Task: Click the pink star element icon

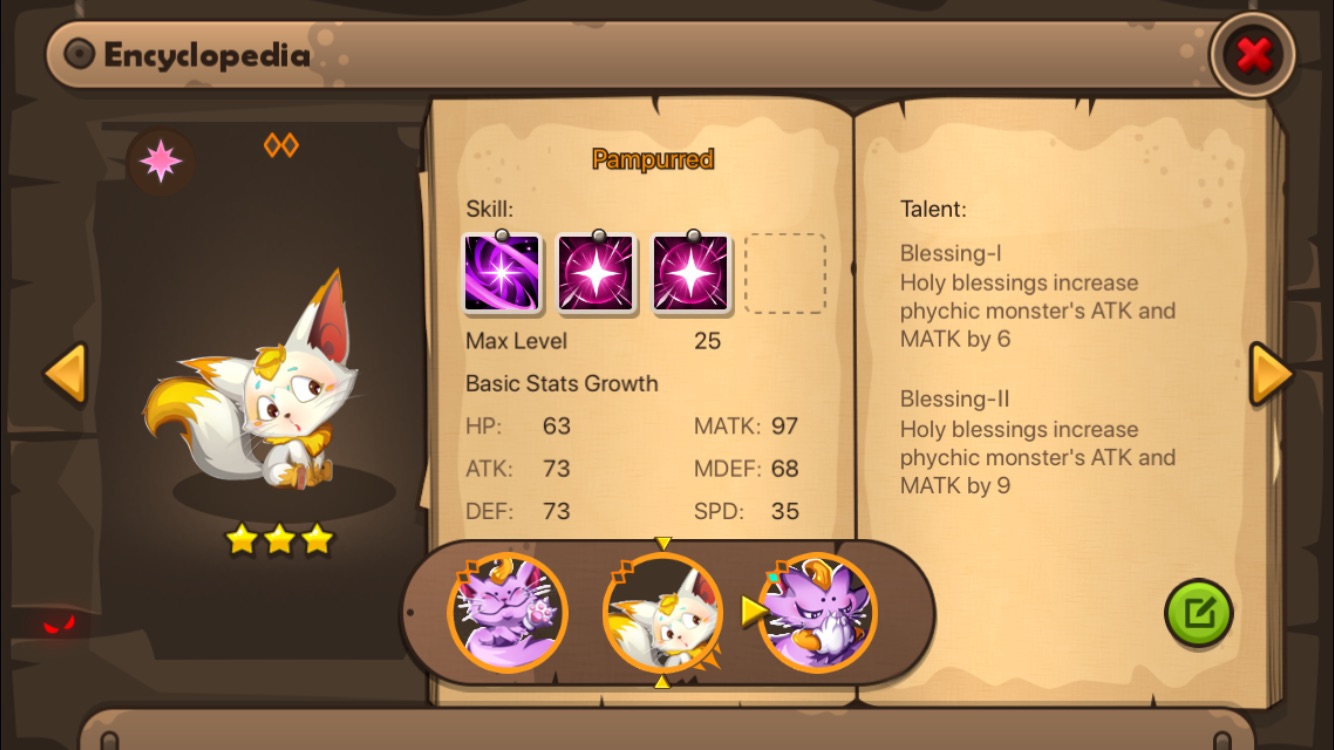Action: [161, 161]
